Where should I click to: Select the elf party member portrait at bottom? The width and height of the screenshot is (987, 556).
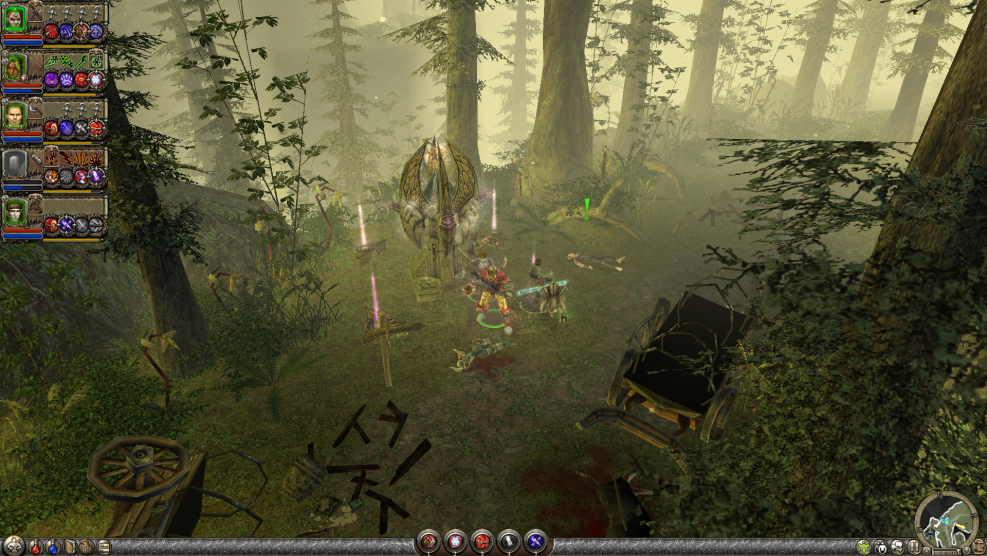click(x=15, y=212)
